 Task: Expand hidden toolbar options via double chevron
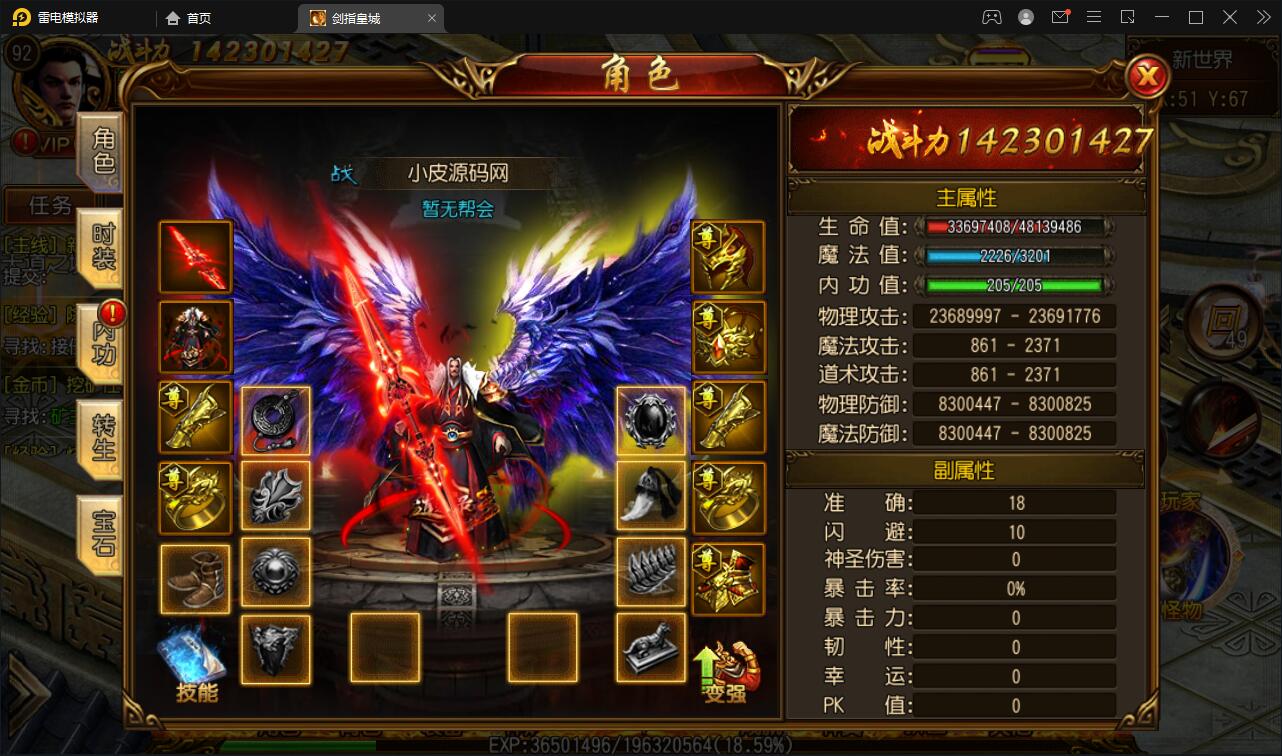(x=1262, y=17)
